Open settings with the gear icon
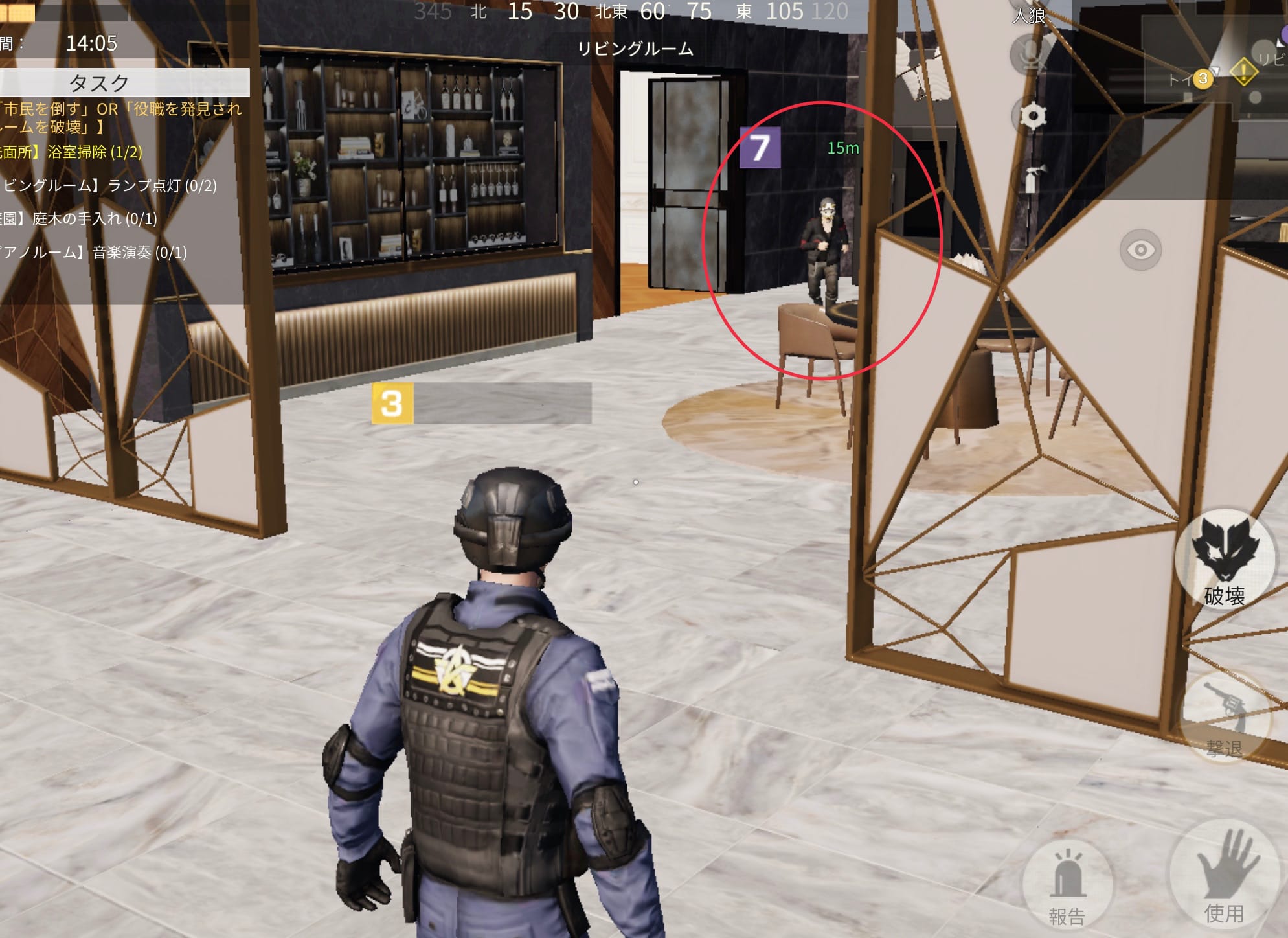This screenshot has height=938, width=1288. coord(1033,117)
